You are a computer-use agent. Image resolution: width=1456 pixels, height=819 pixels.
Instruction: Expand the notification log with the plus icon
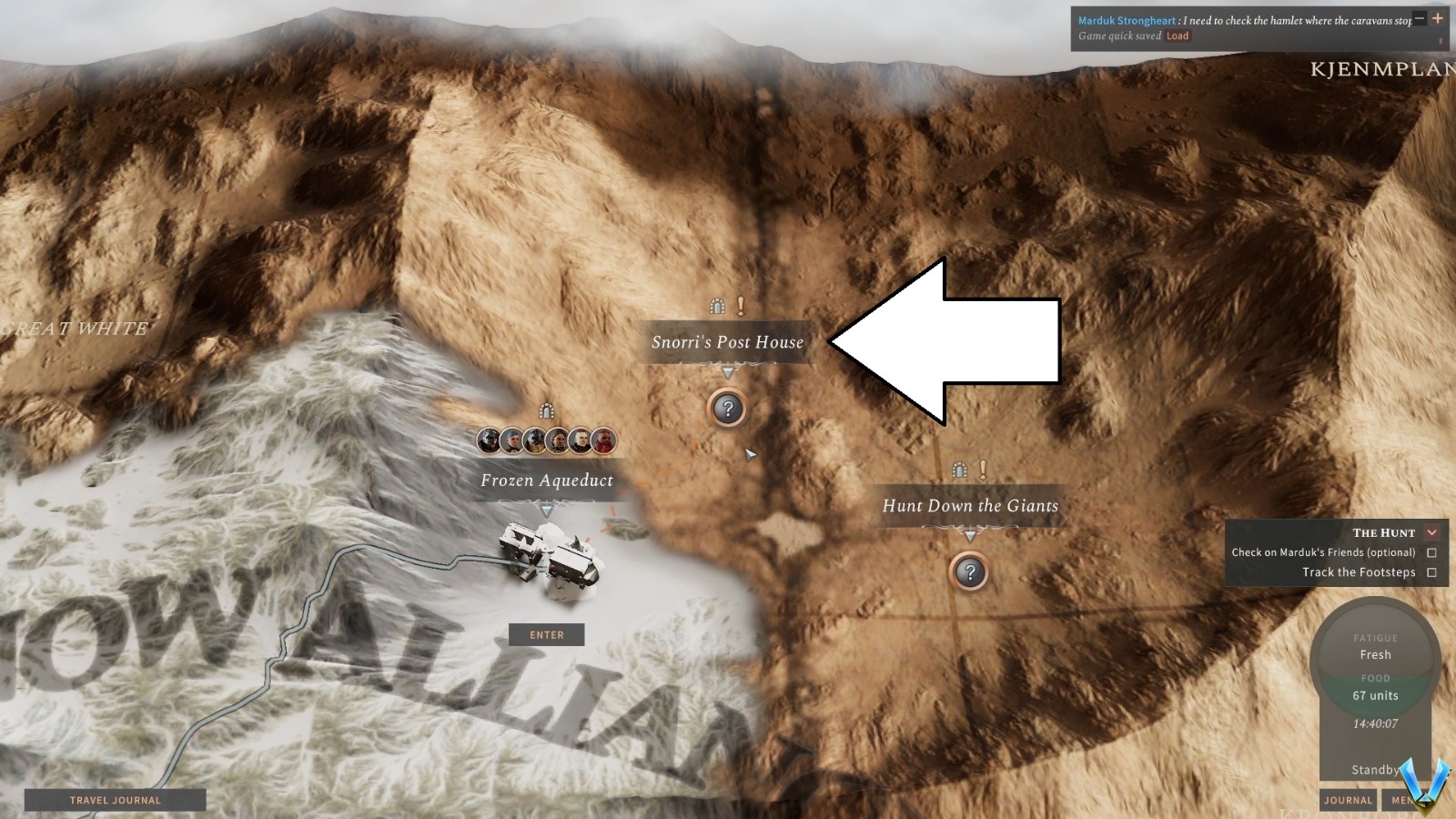coord(1438,18)
